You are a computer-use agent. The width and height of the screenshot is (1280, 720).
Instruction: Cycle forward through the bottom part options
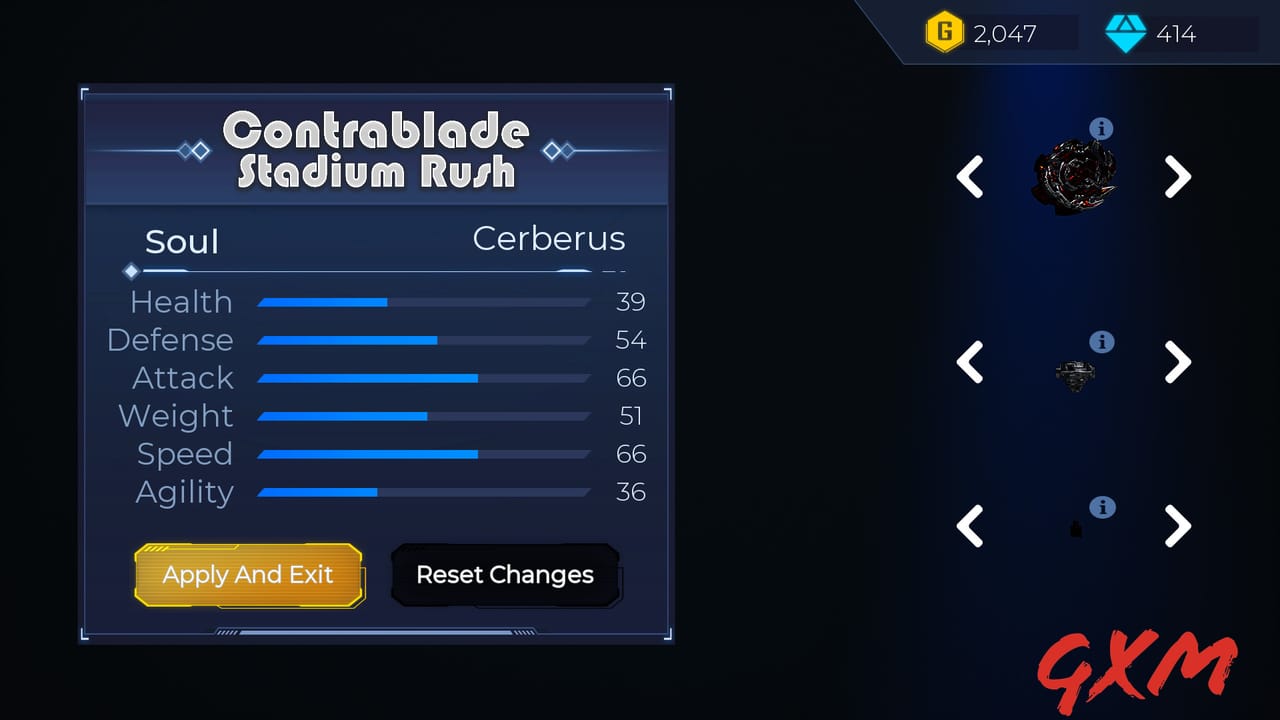[1178, 527]
